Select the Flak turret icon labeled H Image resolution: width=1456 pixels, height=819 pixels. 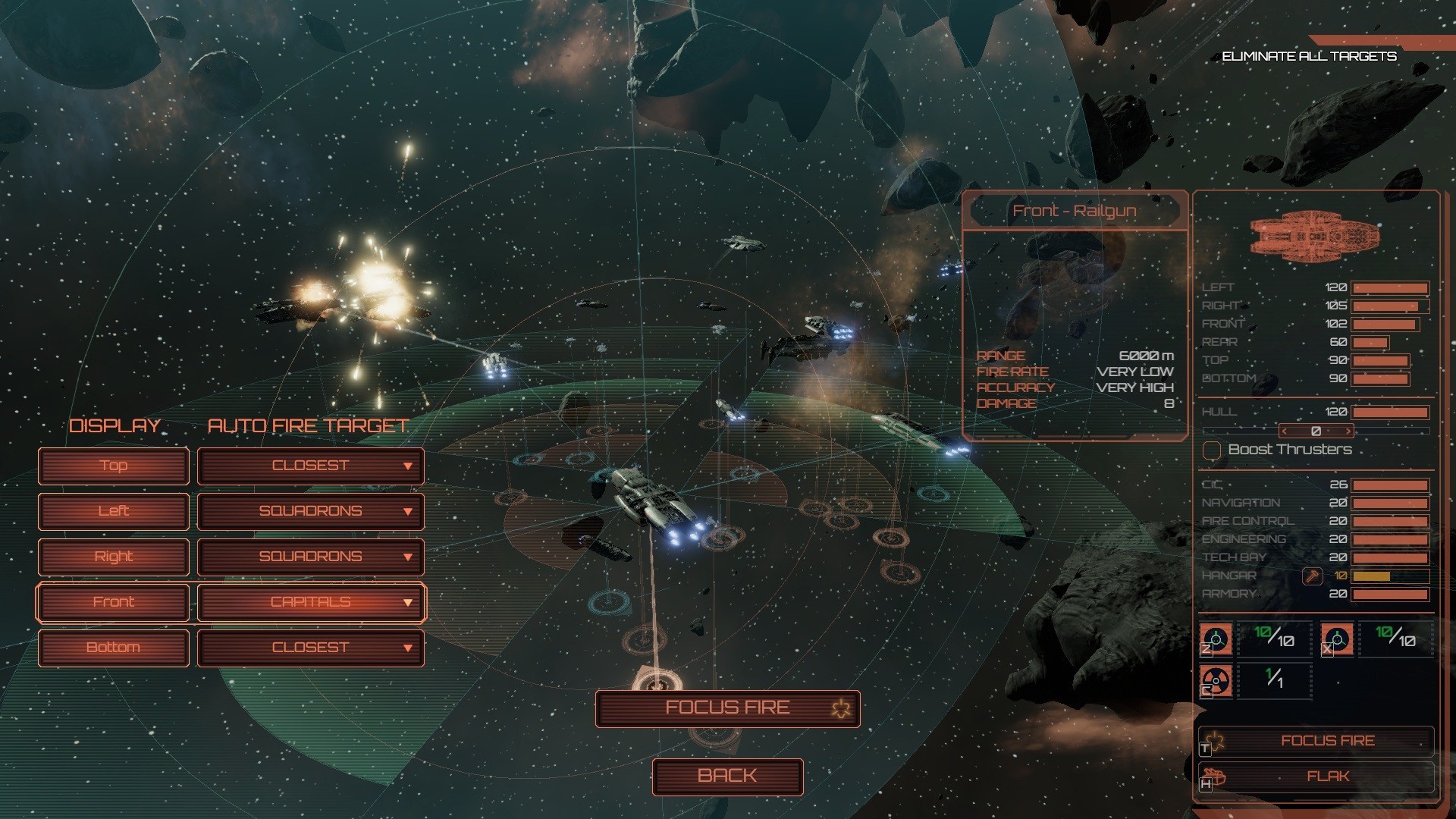coord(1213,776)
